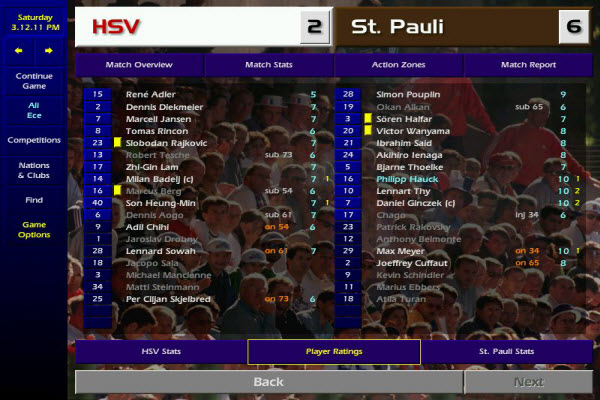Click the Continue Game button

34,81
